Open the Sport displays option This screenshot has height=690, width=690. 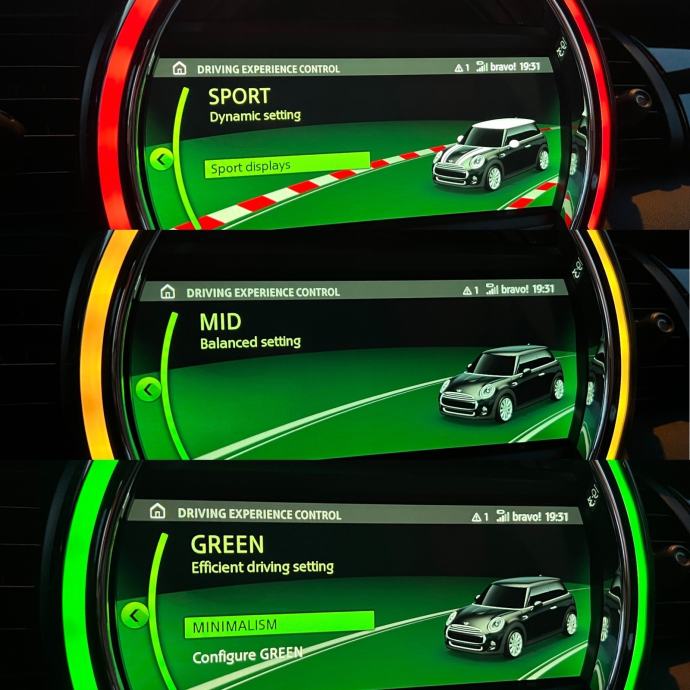[287, 167]
